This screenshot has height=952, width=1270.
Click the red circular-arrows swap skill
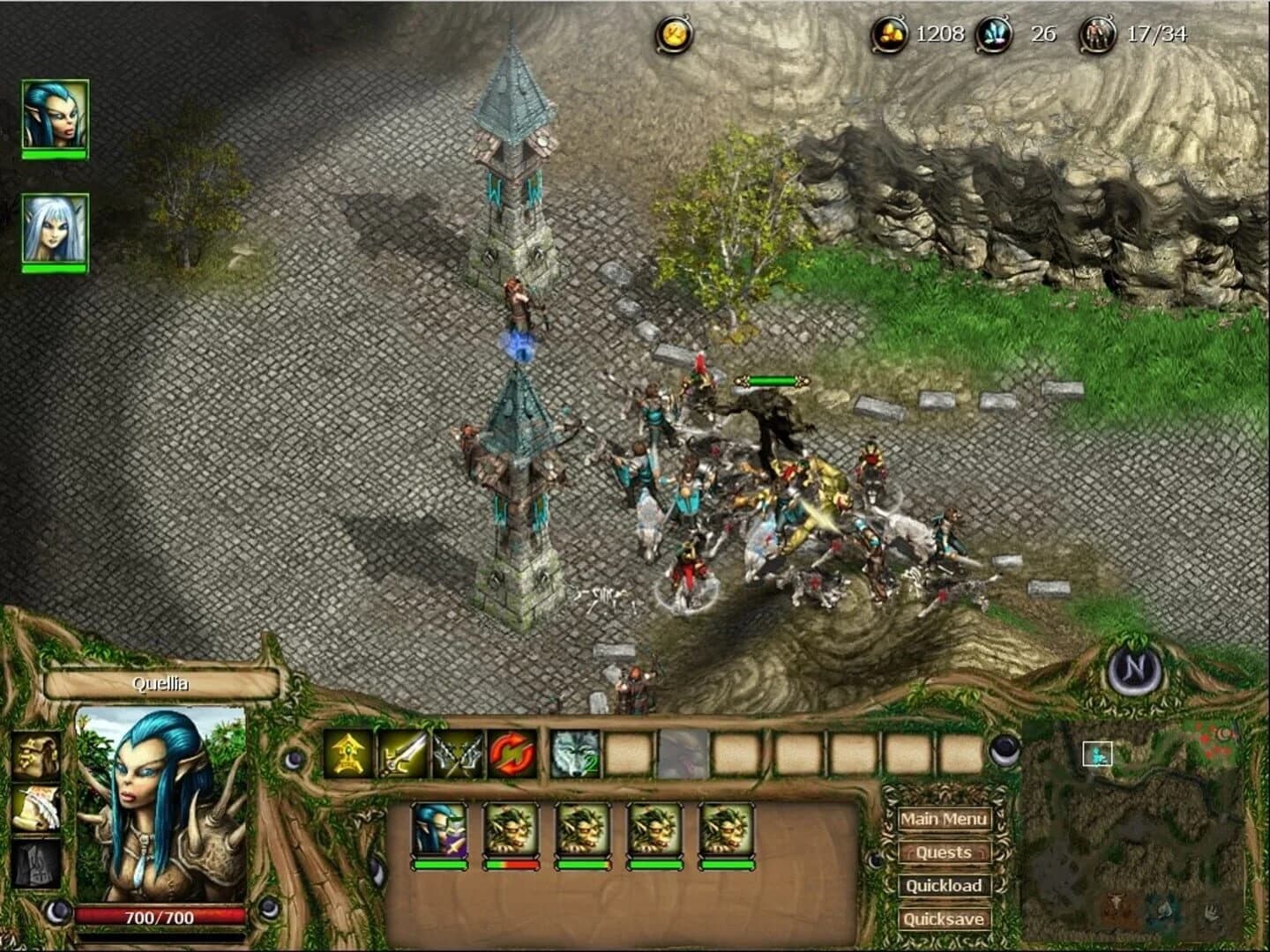point(512,753)
